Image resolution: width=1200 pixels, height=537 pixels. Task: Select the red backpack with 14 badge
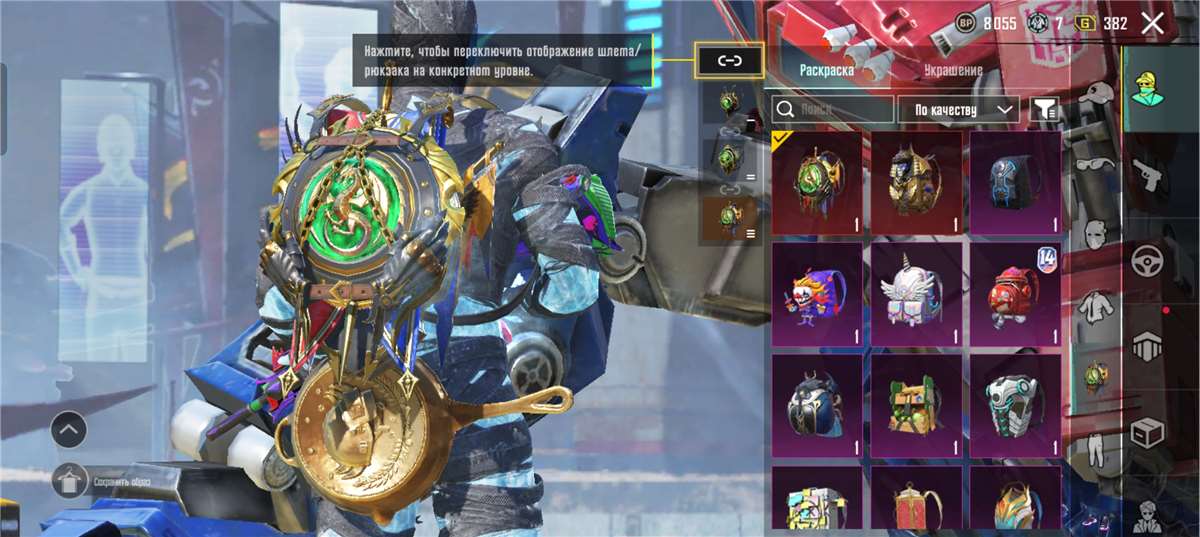1015,293
